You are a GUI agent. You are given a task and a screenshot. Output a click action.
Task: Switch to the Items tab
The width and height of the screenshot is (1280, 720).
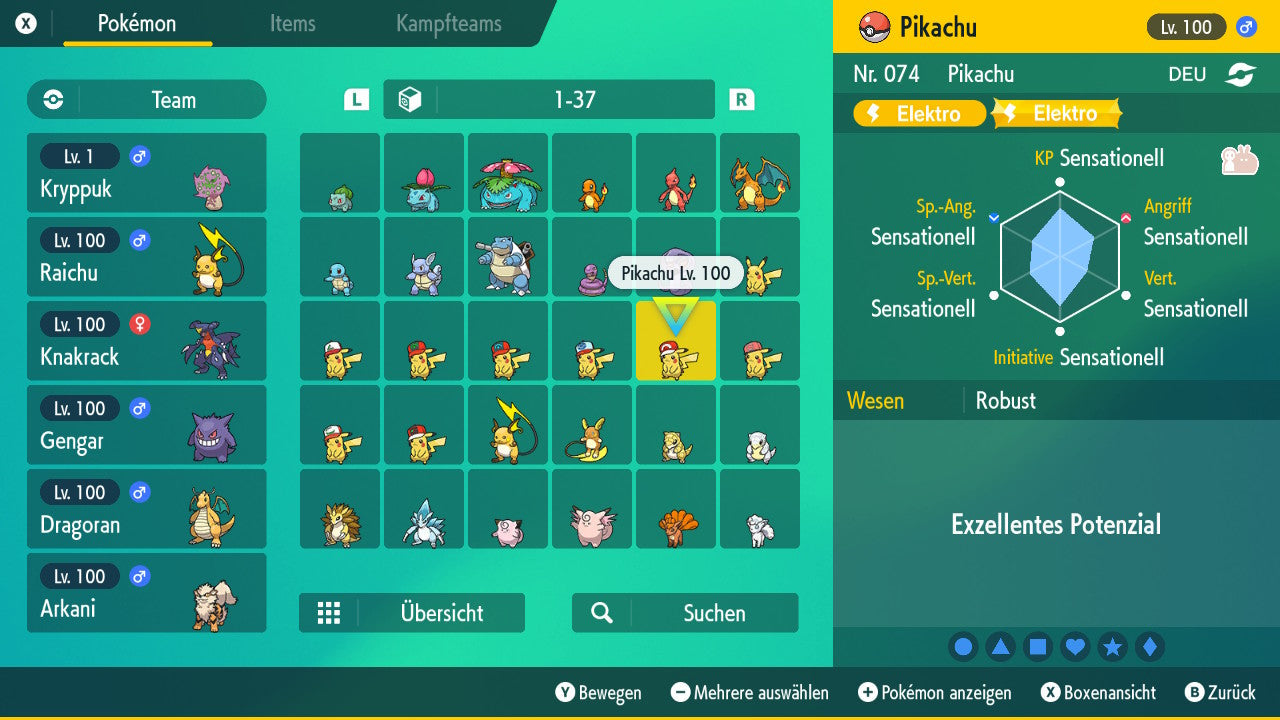point(292,24)
